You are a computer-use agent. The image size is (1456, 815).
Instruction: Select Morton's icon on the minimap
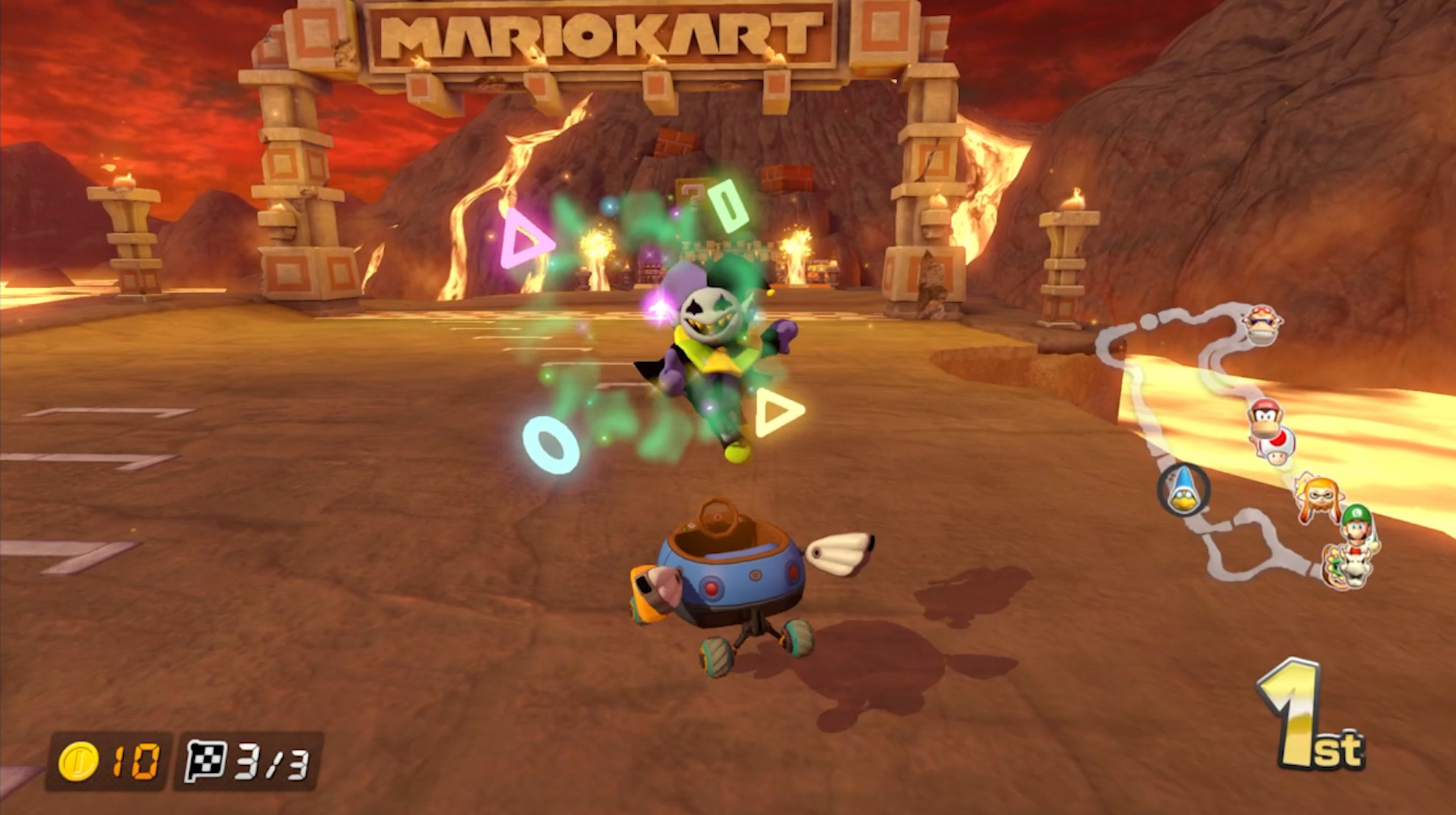coord(1262,324)
